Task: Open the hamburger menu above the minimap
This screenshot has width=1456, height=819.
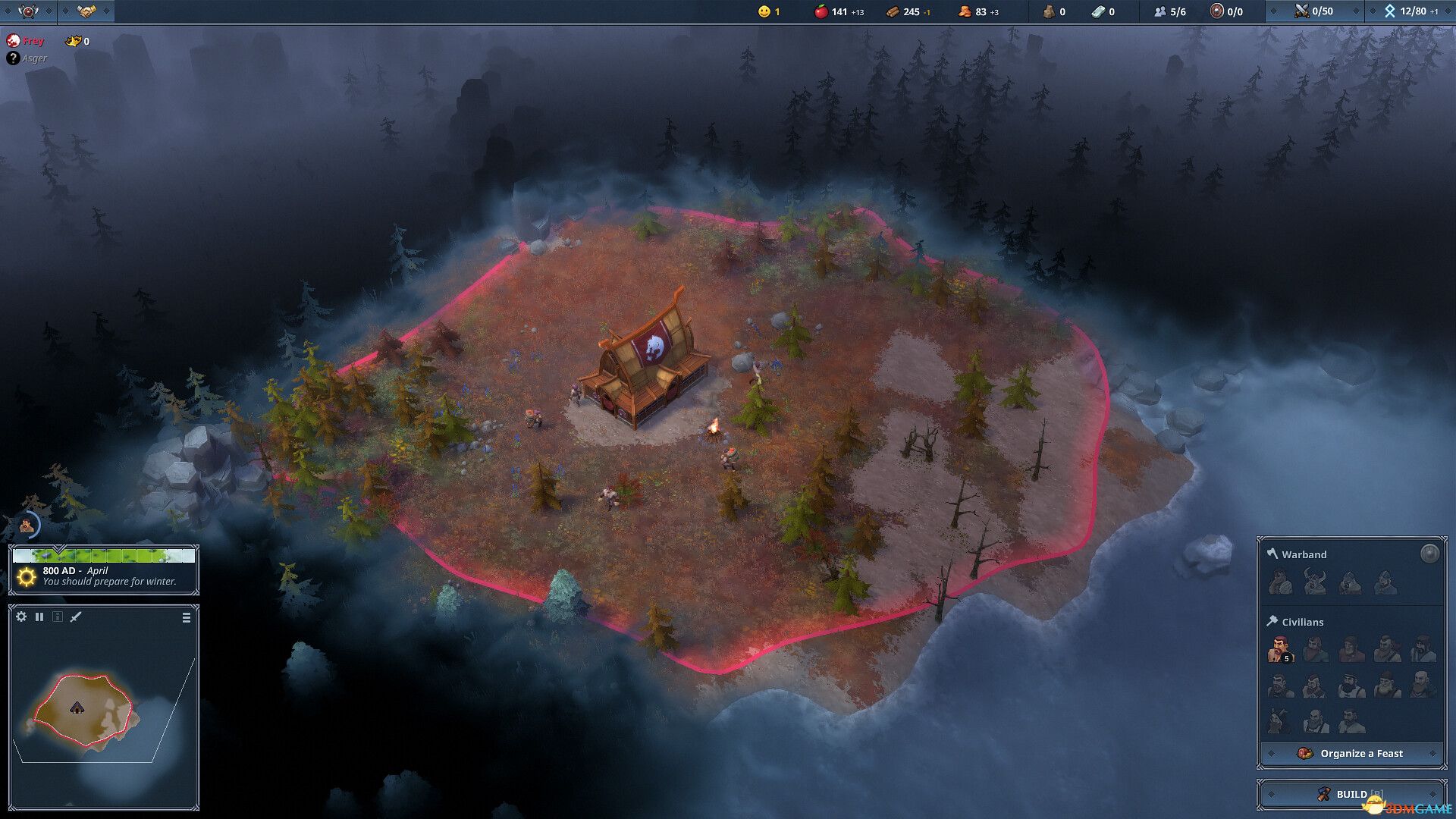Action: tap(186, 617)
